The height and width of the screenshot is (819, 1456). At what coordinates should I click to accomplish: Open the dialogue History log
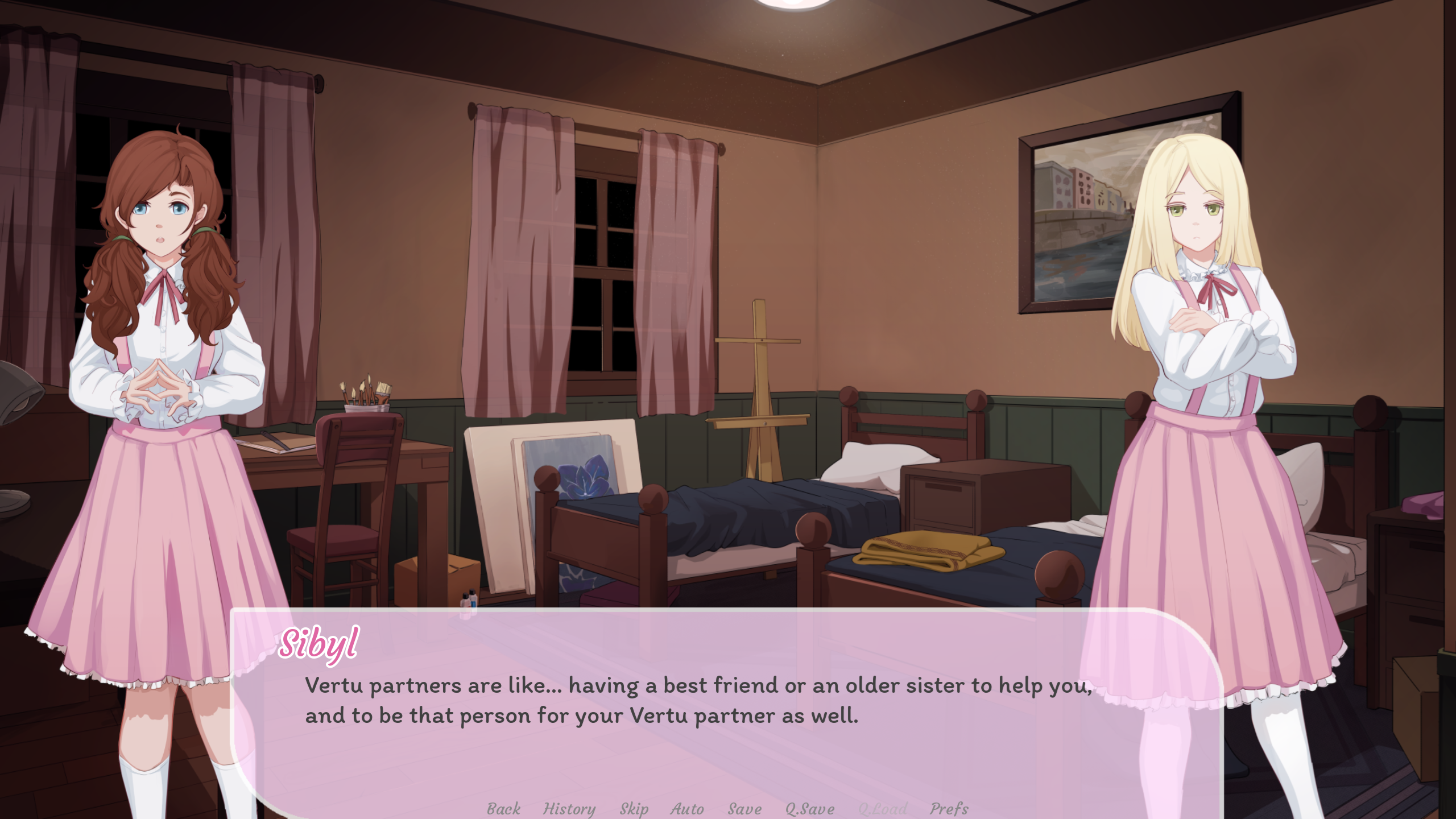tap(569, 808)
